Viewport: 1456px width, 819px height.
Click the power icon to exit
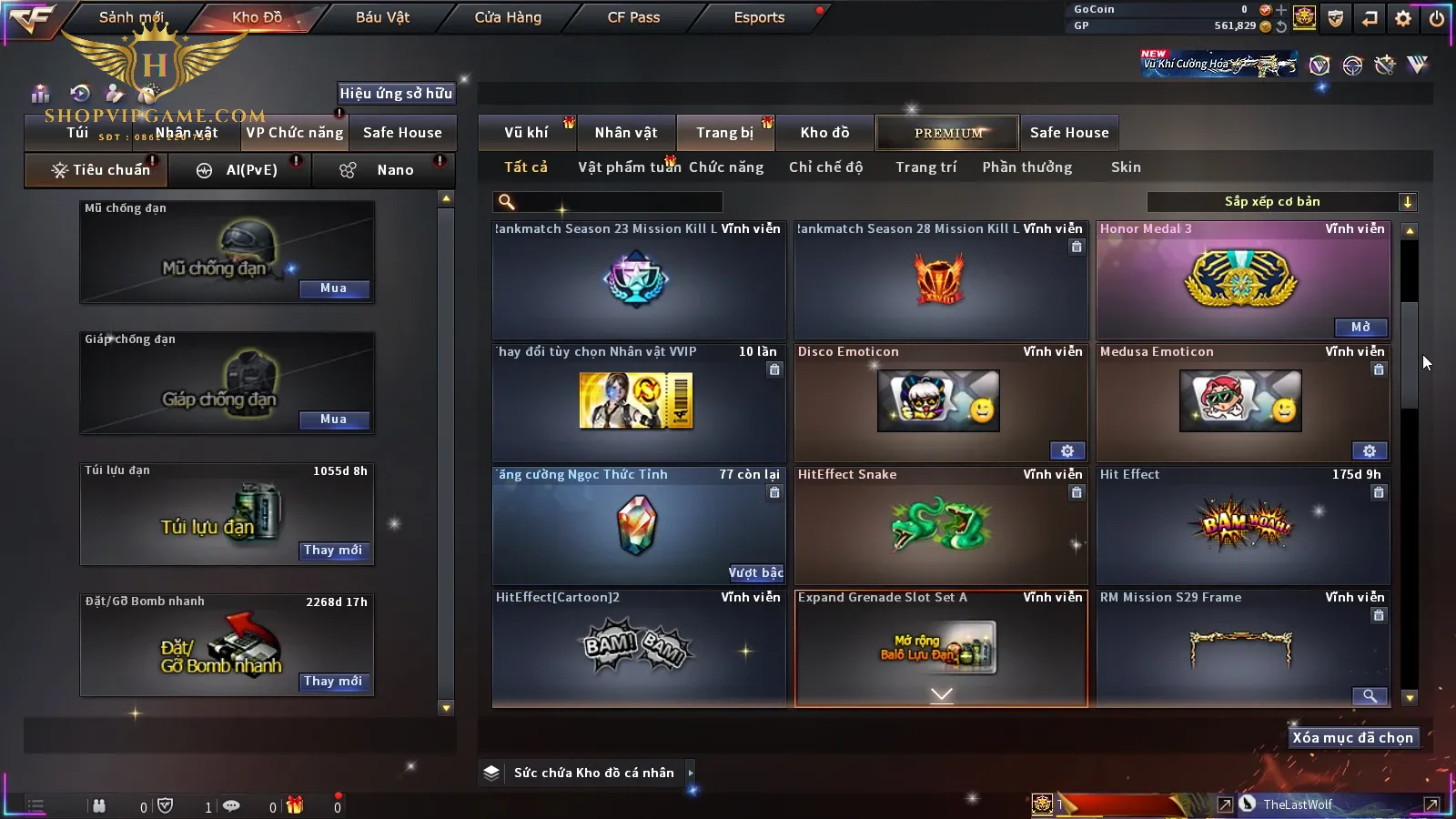(1437, 17)
